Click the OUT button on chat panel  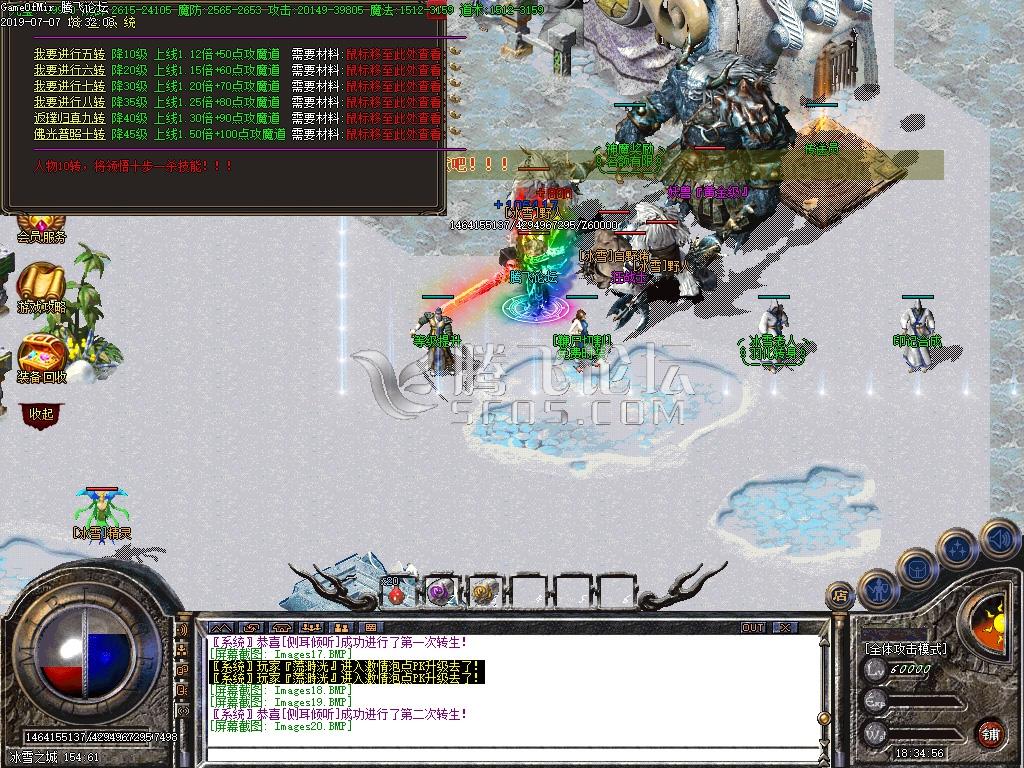(753, 628)
